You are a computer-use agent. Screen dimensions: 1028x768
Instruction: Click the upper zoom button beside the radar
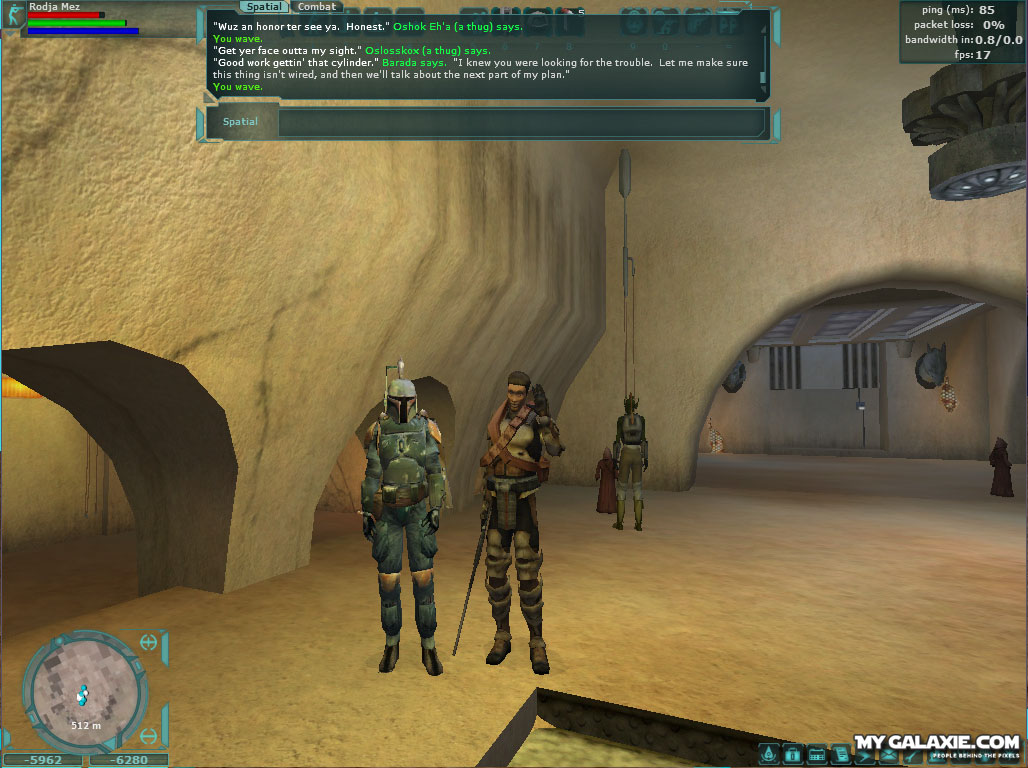point(149,642)
